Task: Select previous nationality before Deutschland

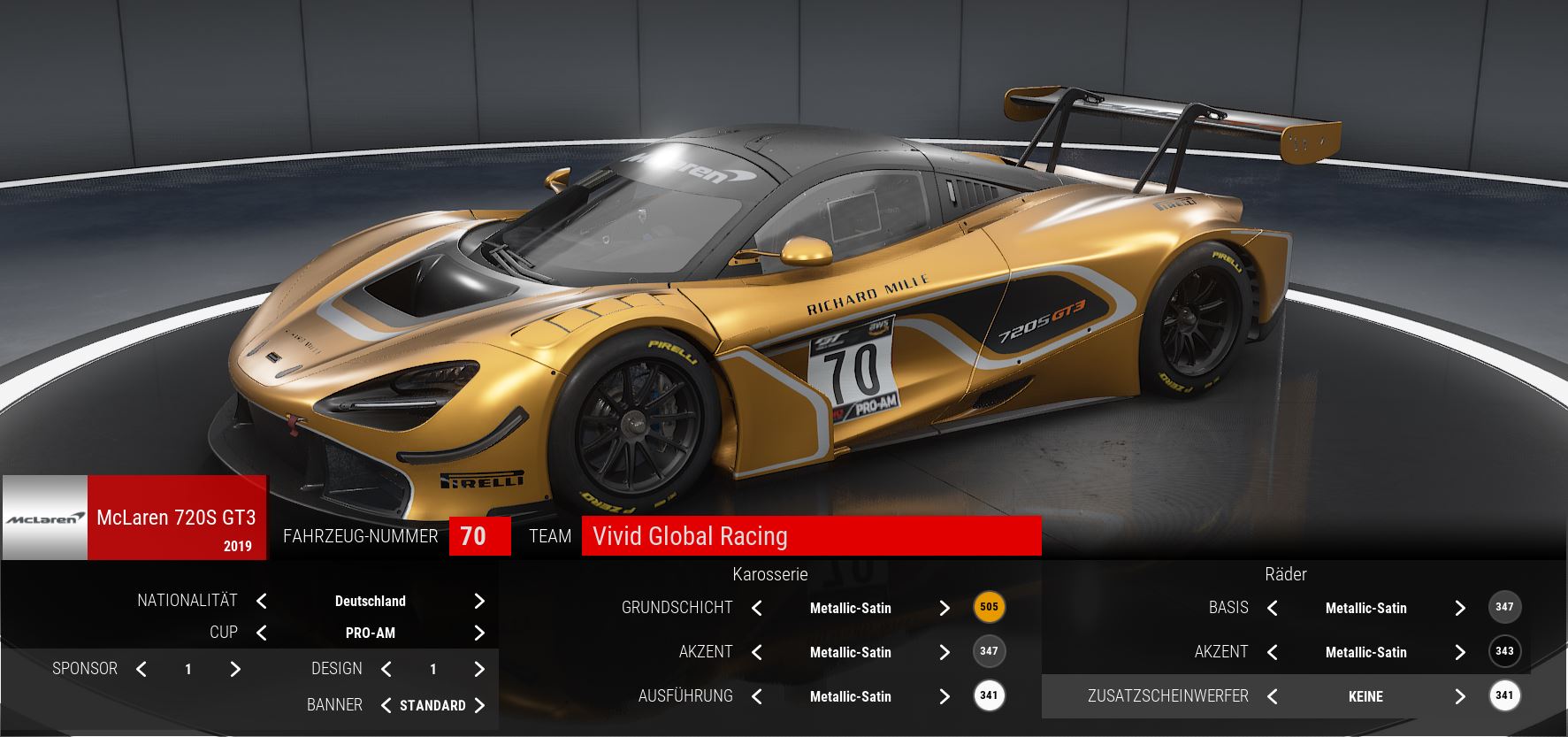Action: tap(262, 602)
